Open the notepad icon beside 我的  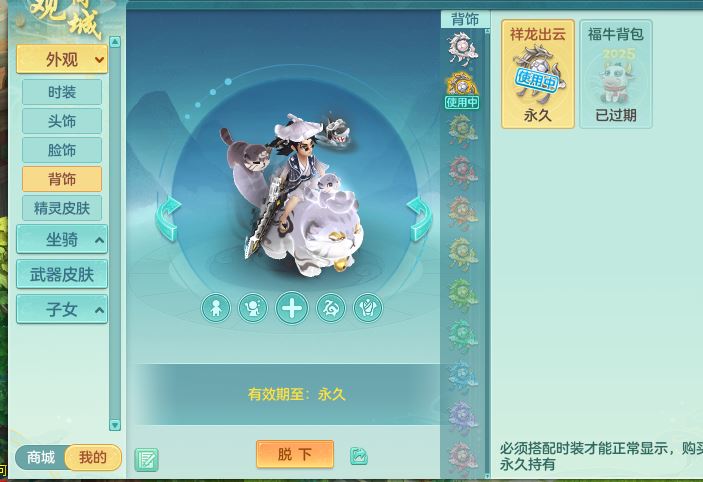(x=146, y=459)
